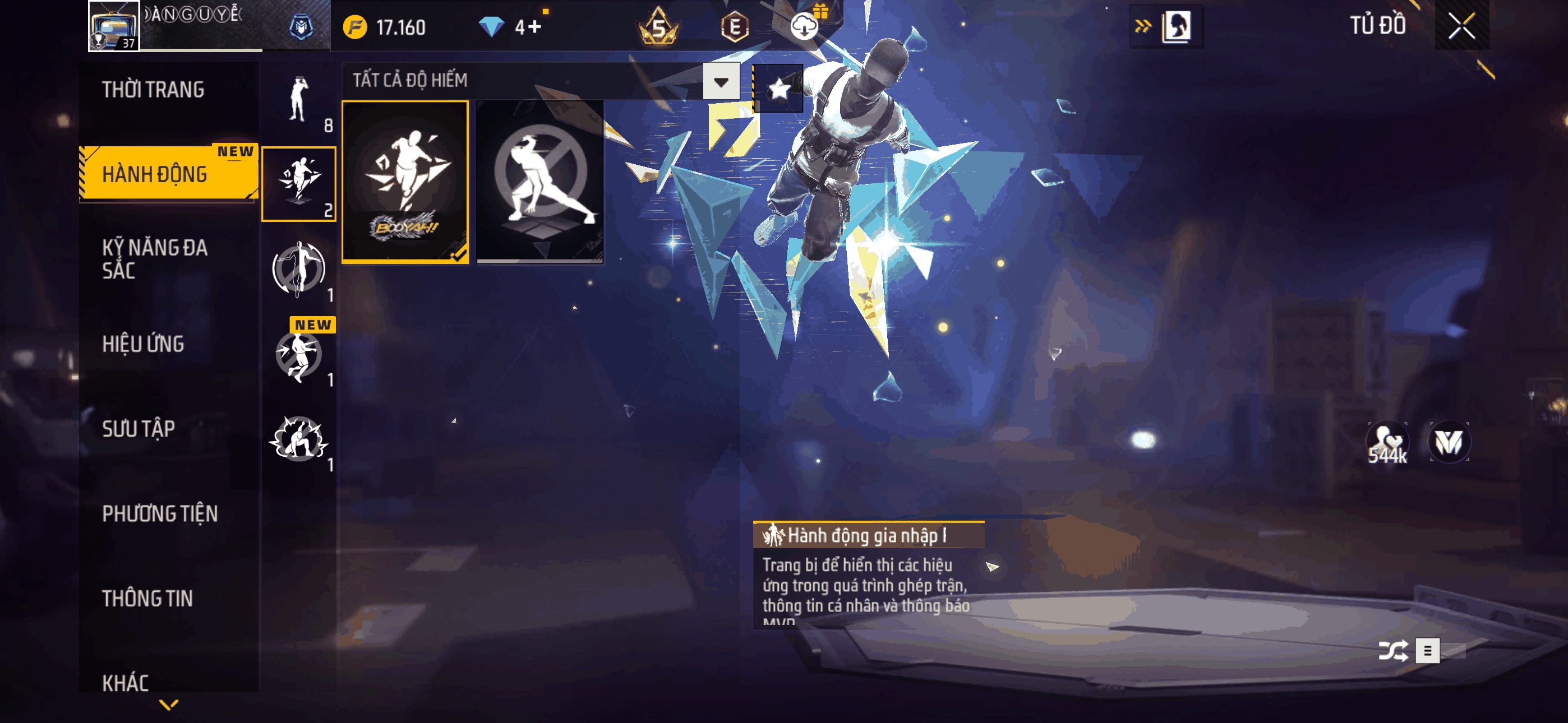Open the Hiệu Ứng category
Screen dimensions: 1568x723
coord(143,344)
